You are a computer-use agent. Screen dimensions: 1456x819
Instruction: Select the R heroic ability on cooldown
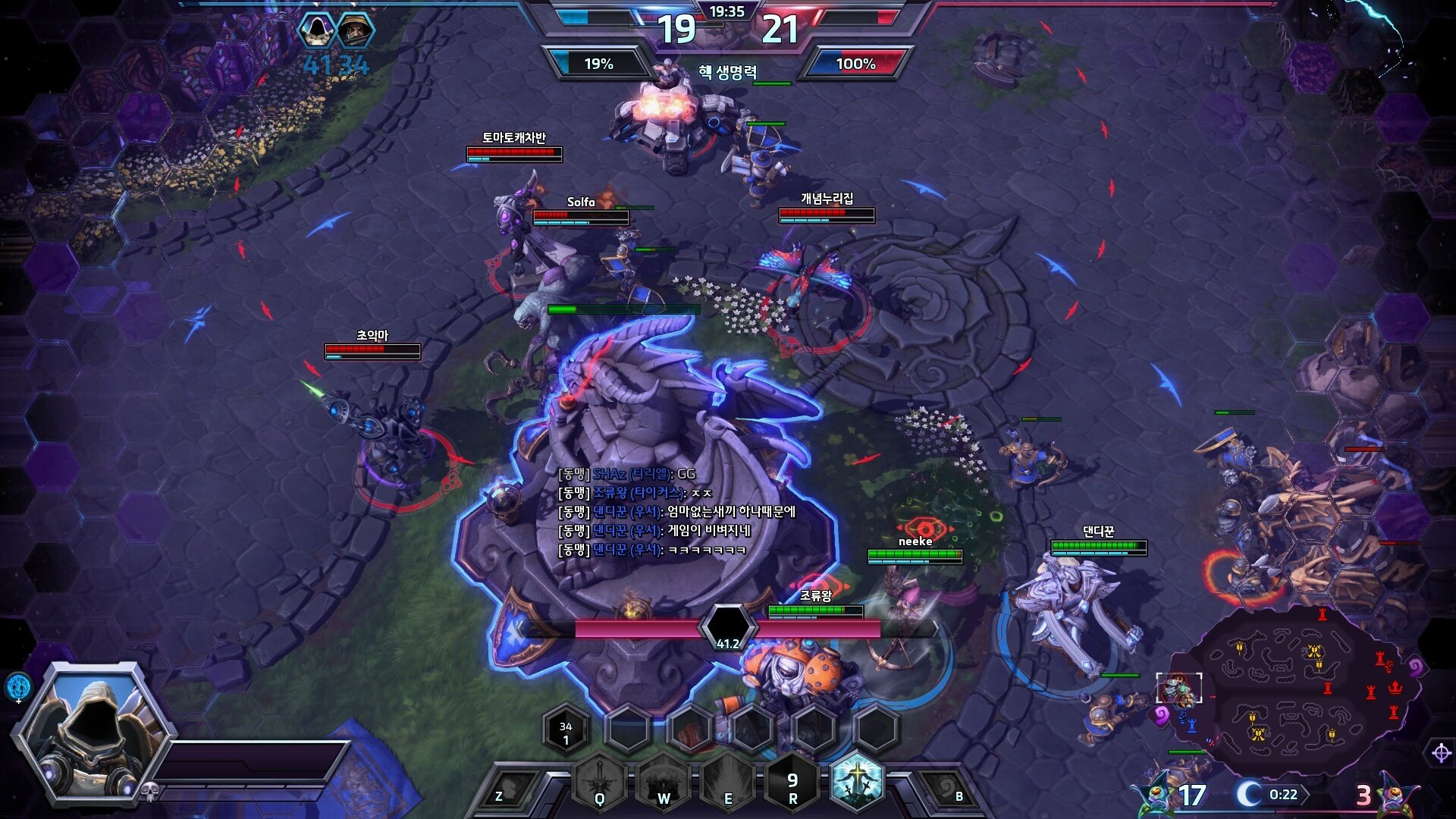coord(792,783)
